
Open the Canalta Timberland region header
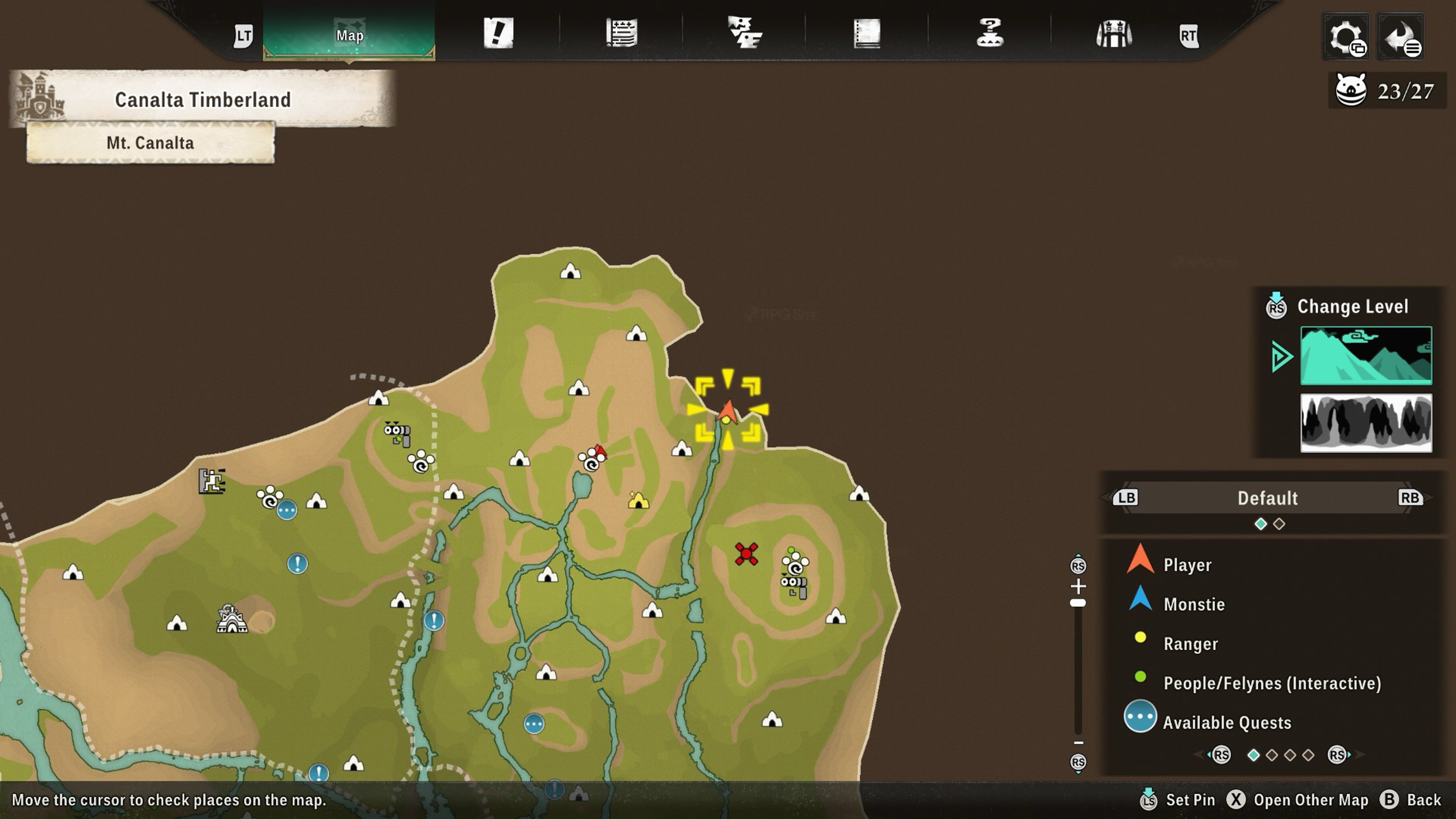(202, 100)
